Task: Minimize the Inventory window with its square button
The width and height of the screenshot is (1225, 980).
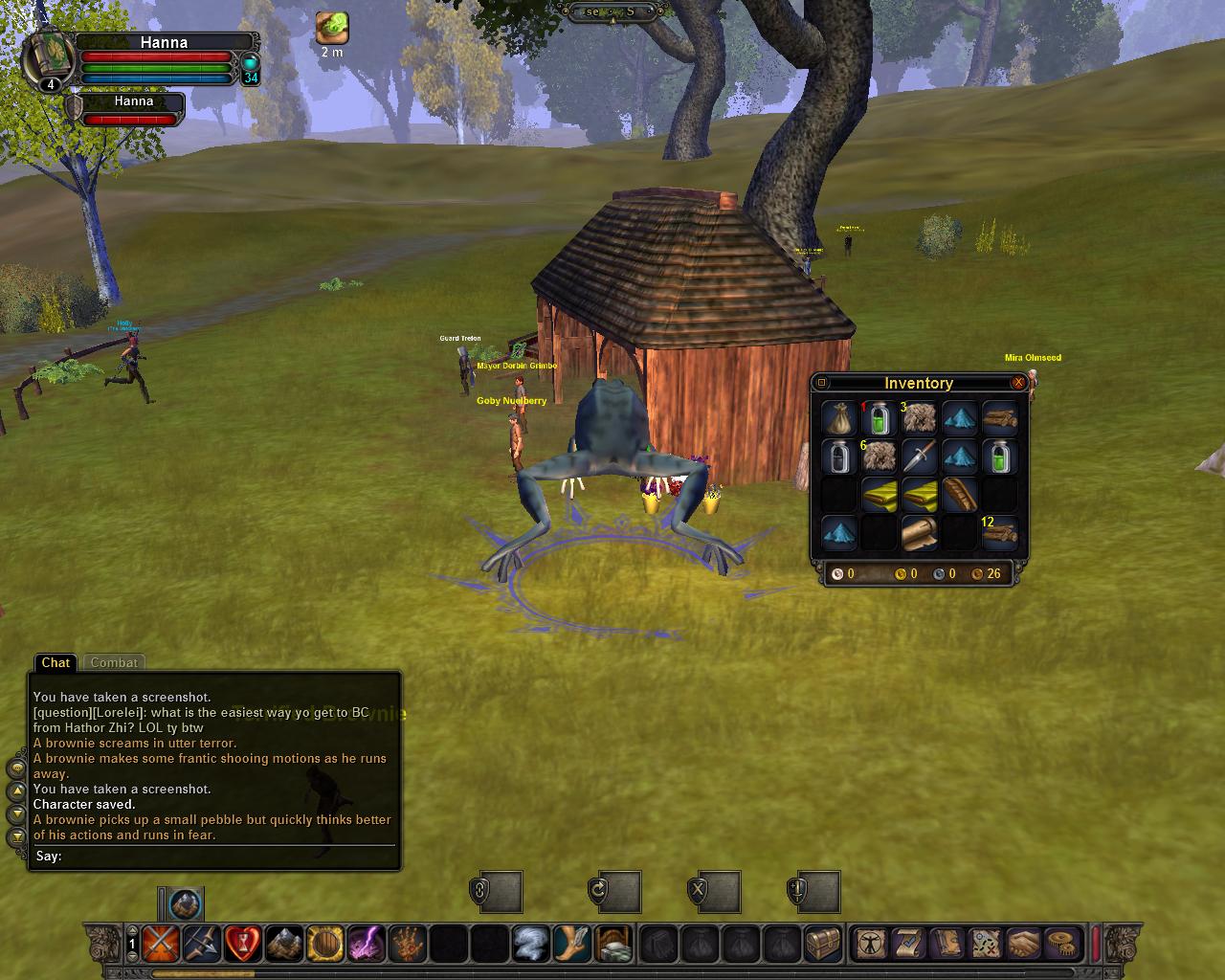Action: coord(823,383)
